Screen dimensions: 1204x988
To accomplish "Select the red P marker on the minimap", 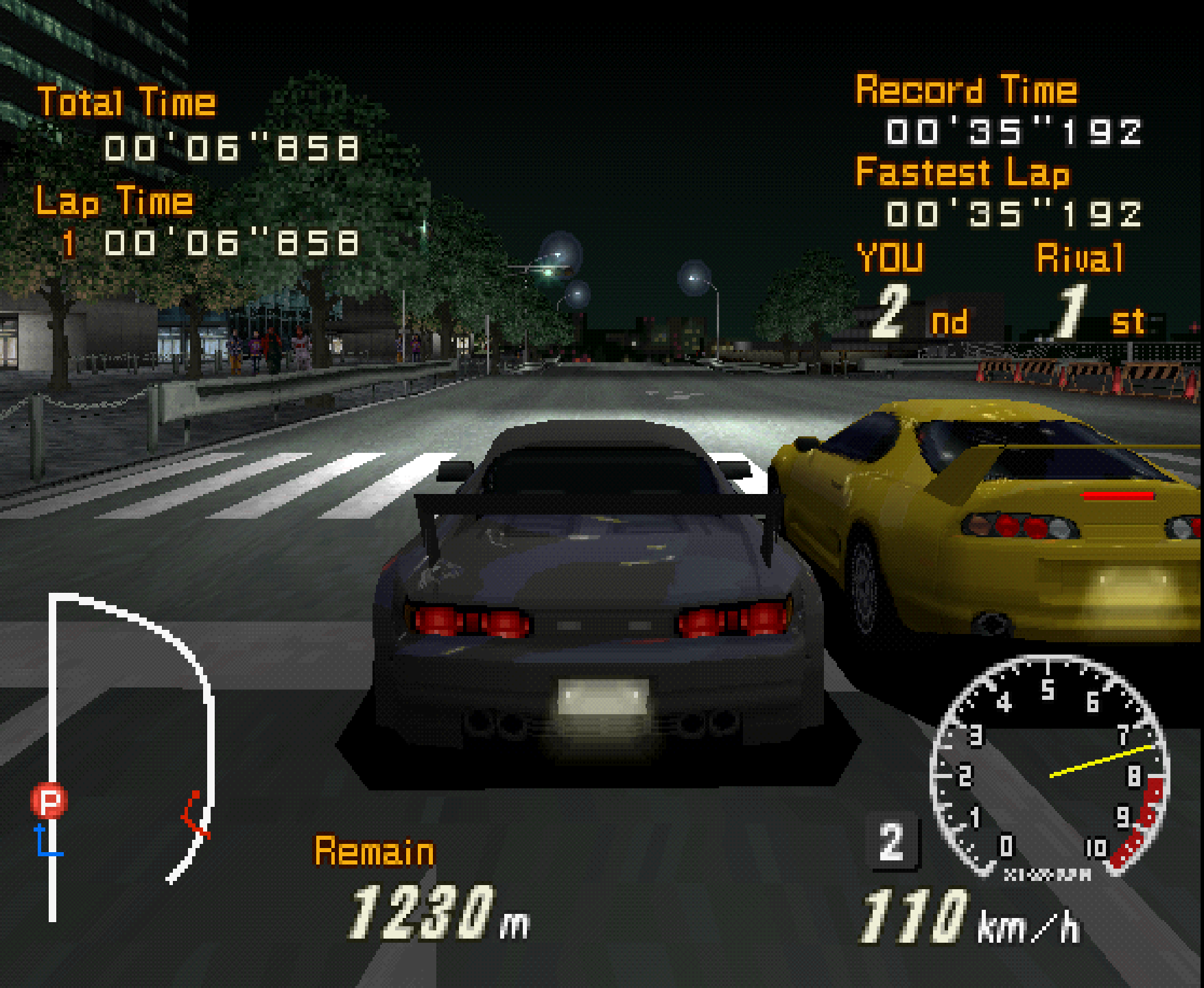I will (49, 801).
